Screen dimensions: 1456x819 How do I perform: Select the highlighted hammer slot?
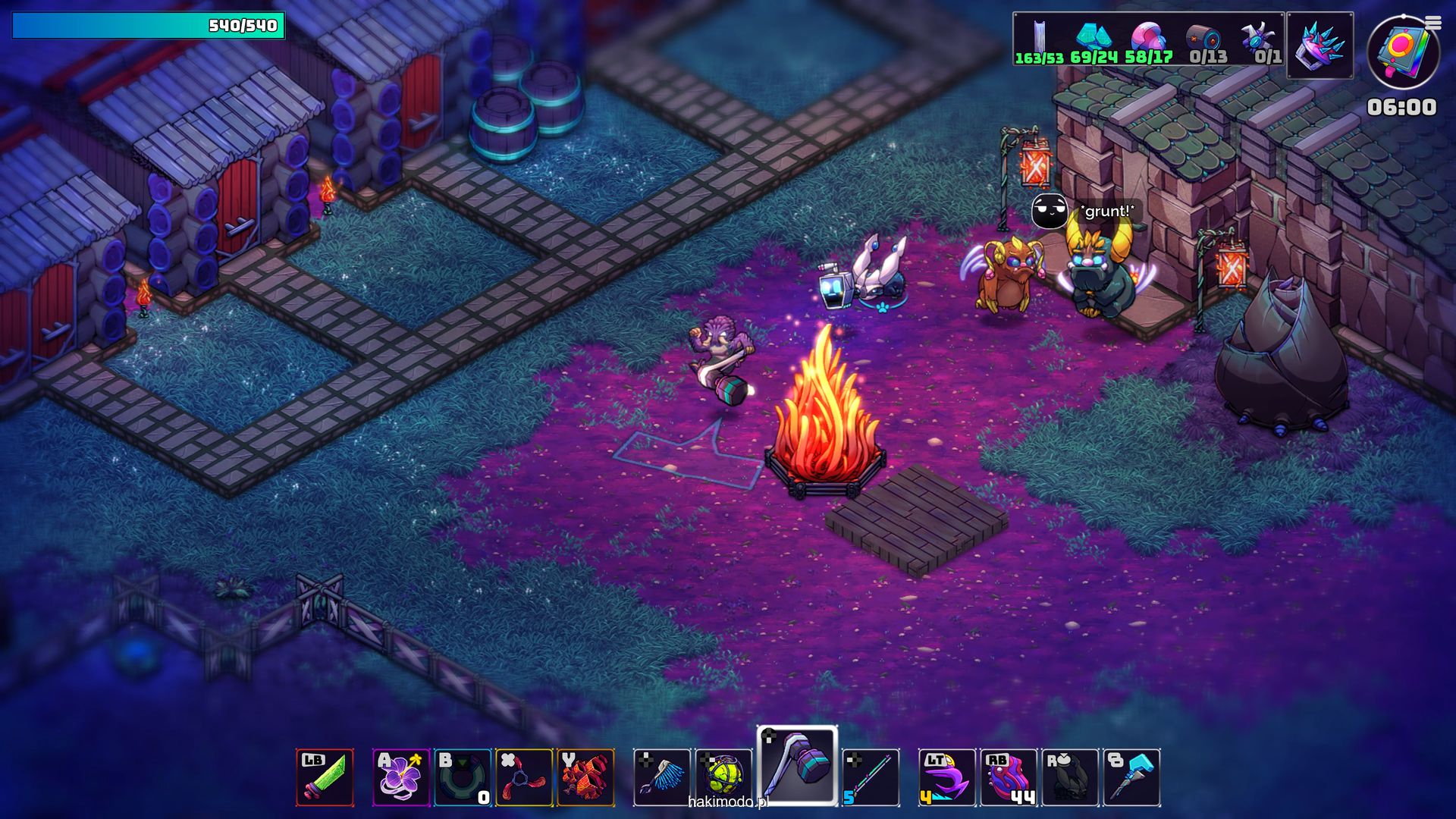(x=797, y=766)
